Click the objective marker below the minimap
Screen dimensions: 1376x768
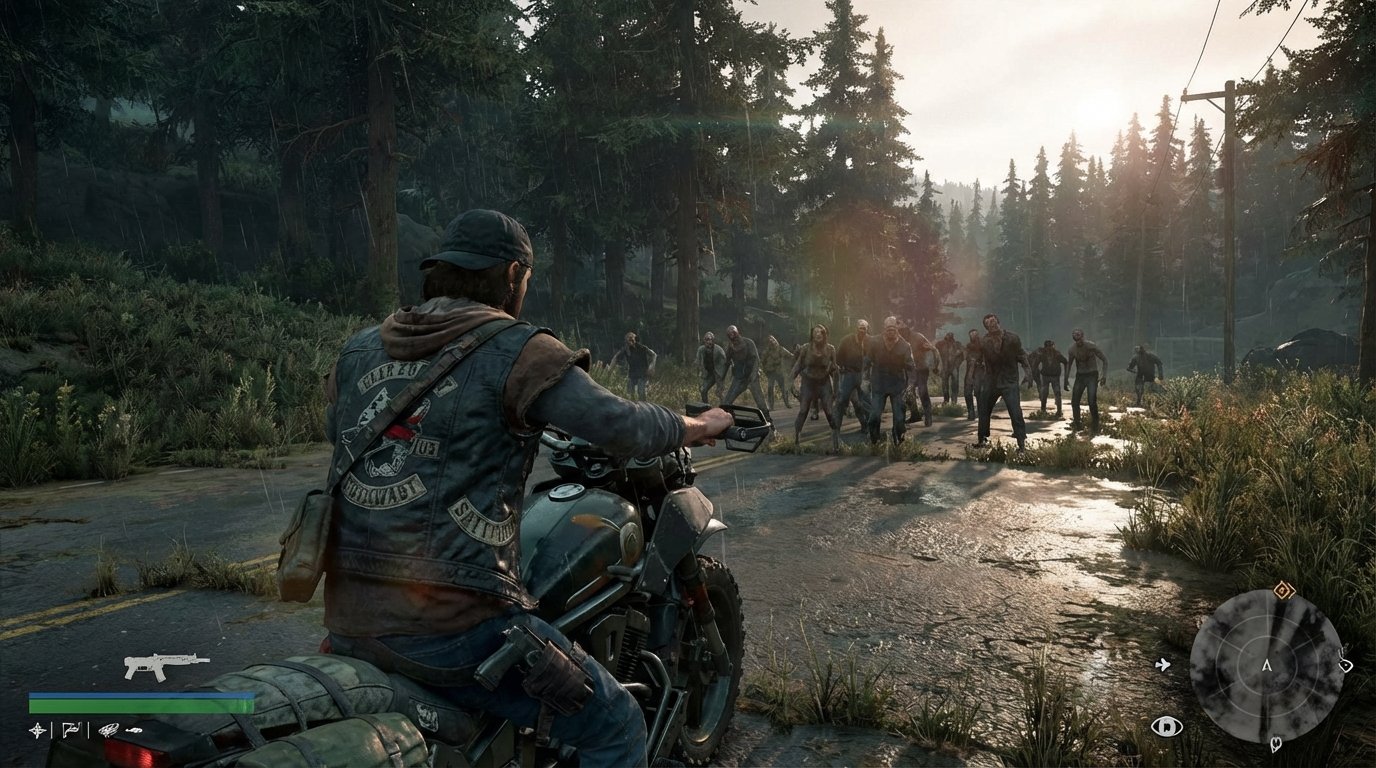point(1275,744)
